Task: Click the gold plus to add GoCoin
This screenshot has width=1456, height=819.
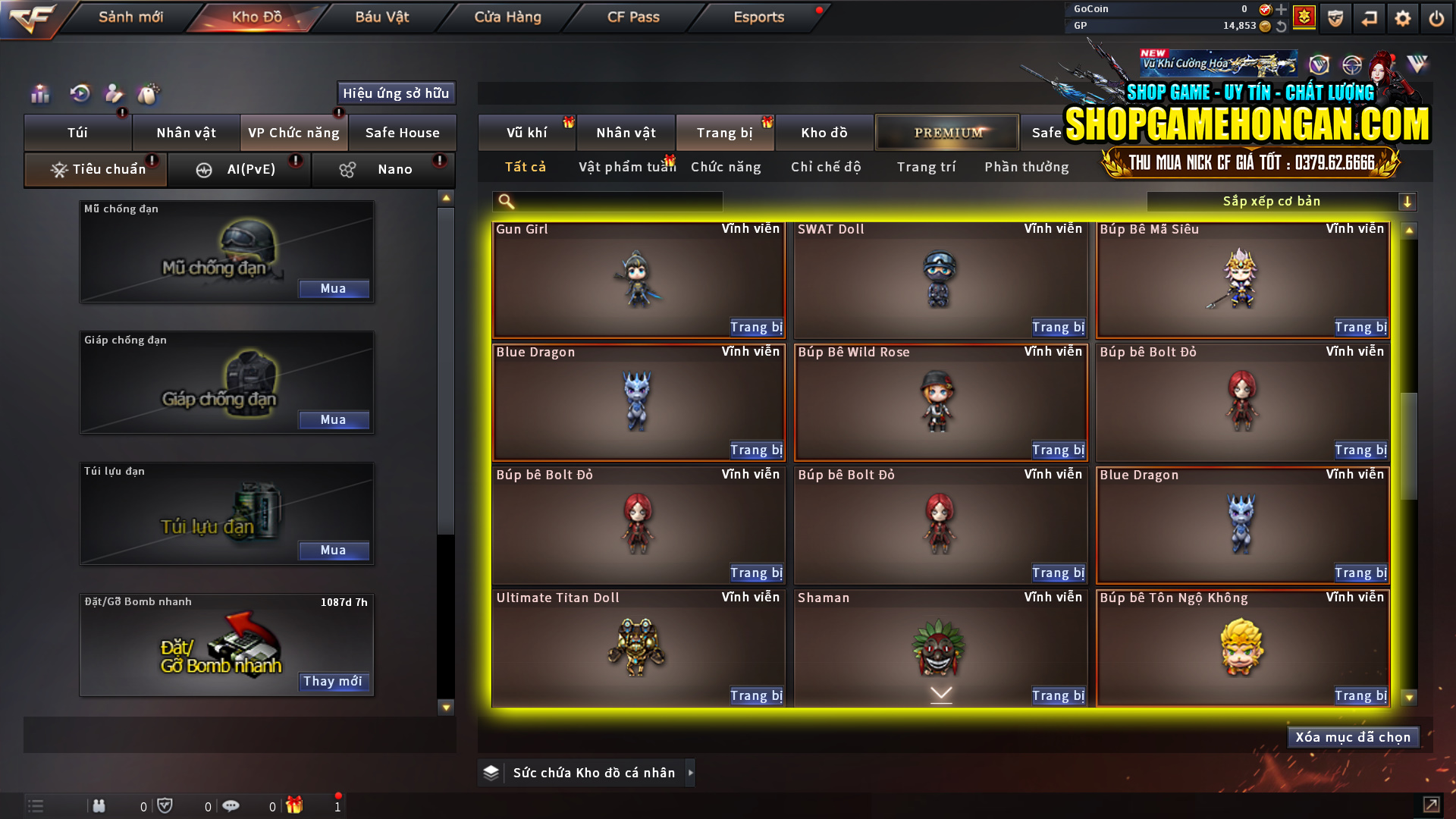Action: (x=1282, y=10)
